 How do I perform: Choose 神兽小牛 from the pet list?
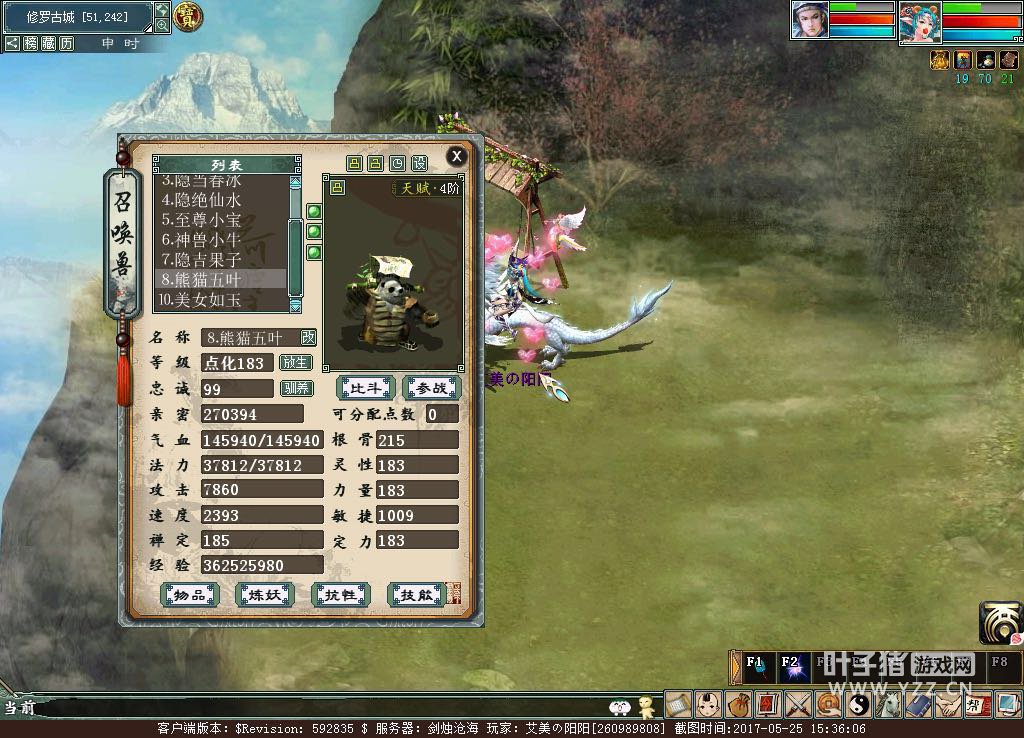tap(202, 239)
